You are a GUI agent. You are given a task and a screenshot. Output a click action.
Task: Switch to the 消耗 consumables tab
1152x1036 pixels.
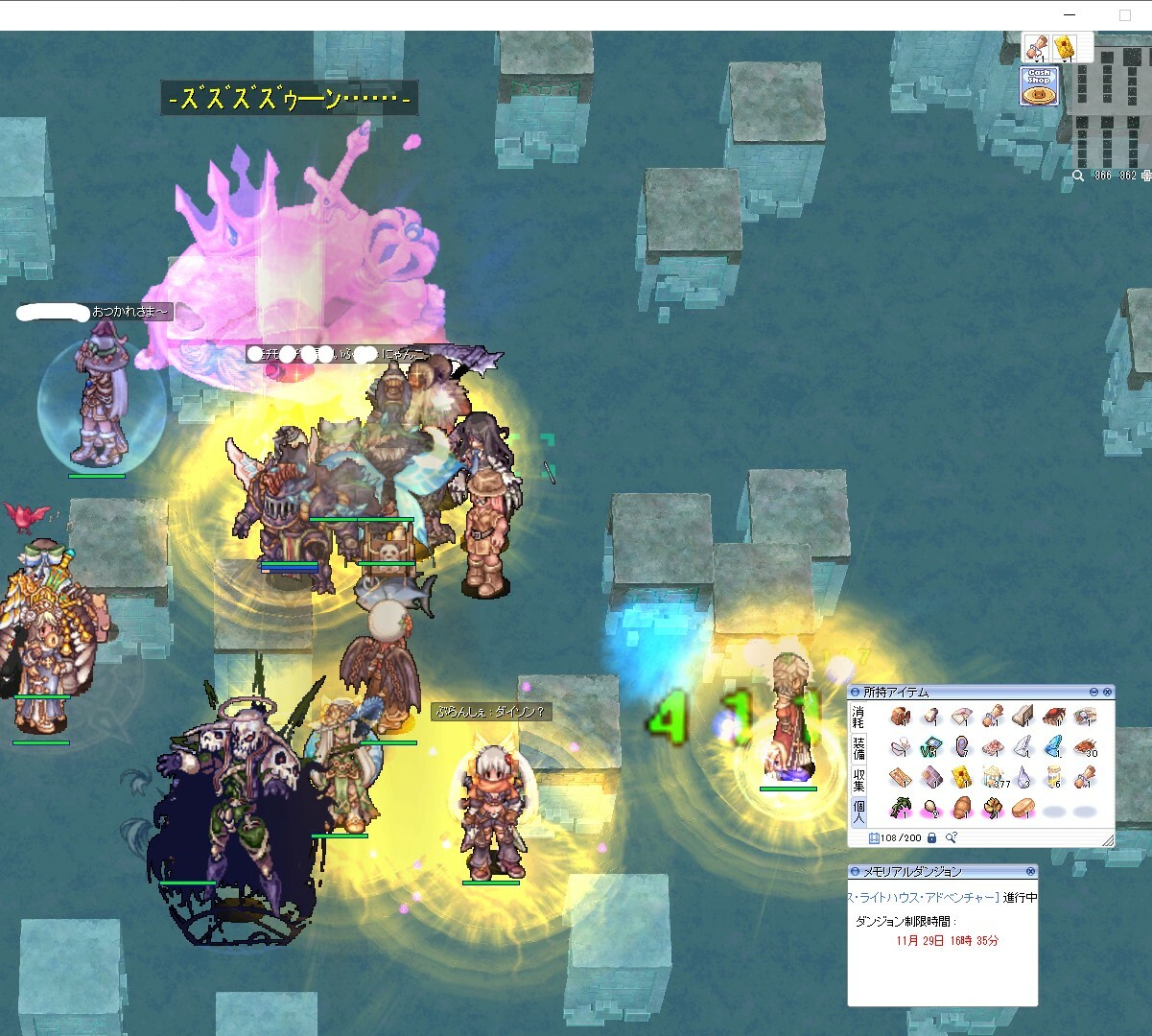pos(858,718)
